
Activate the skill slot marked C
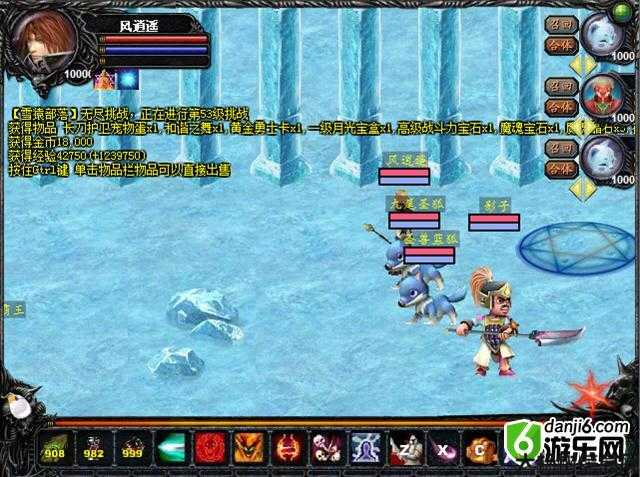tap(481, 448)
